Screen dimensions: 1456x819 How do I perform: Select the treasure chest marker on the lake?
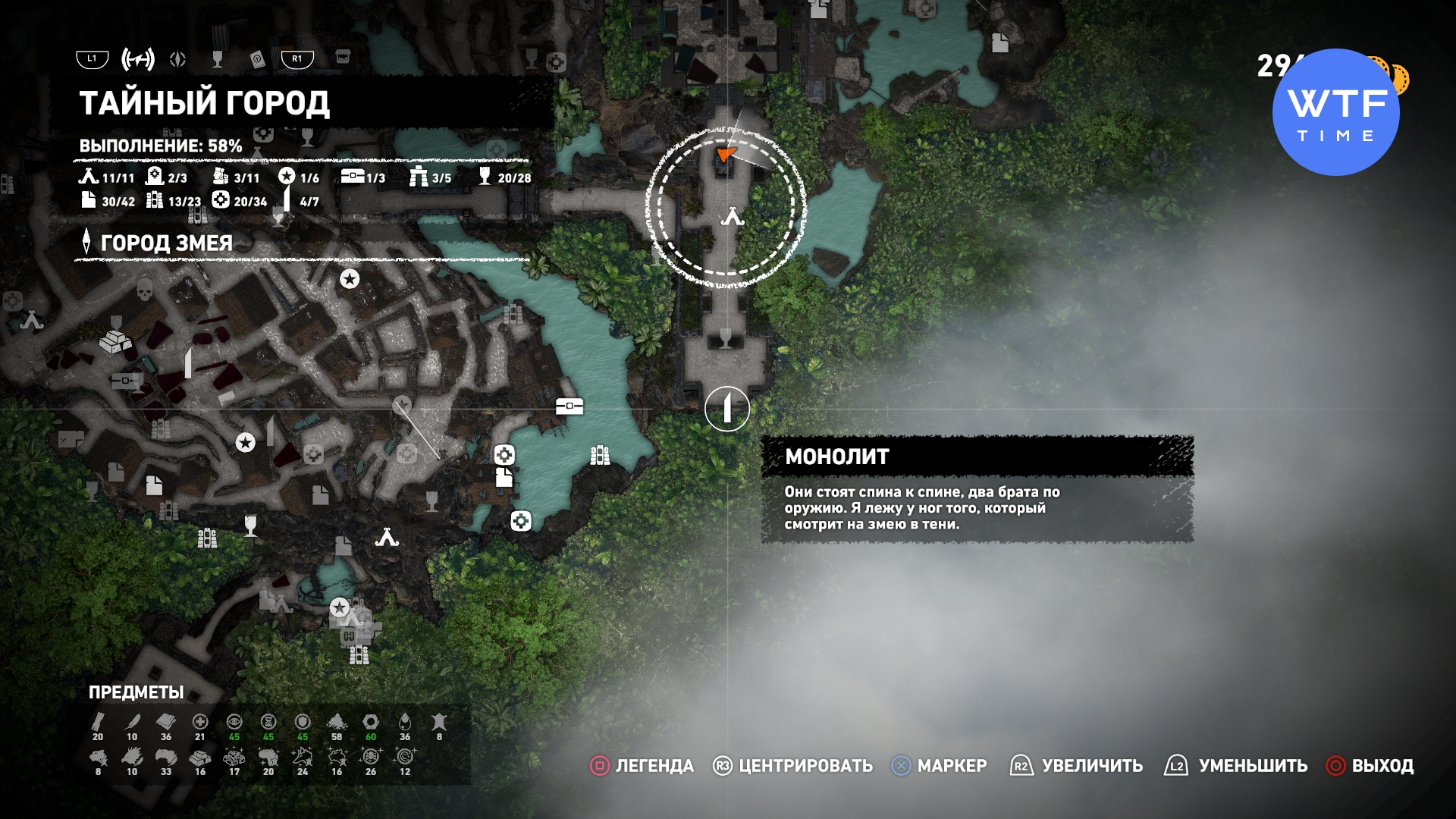point(570,407)
